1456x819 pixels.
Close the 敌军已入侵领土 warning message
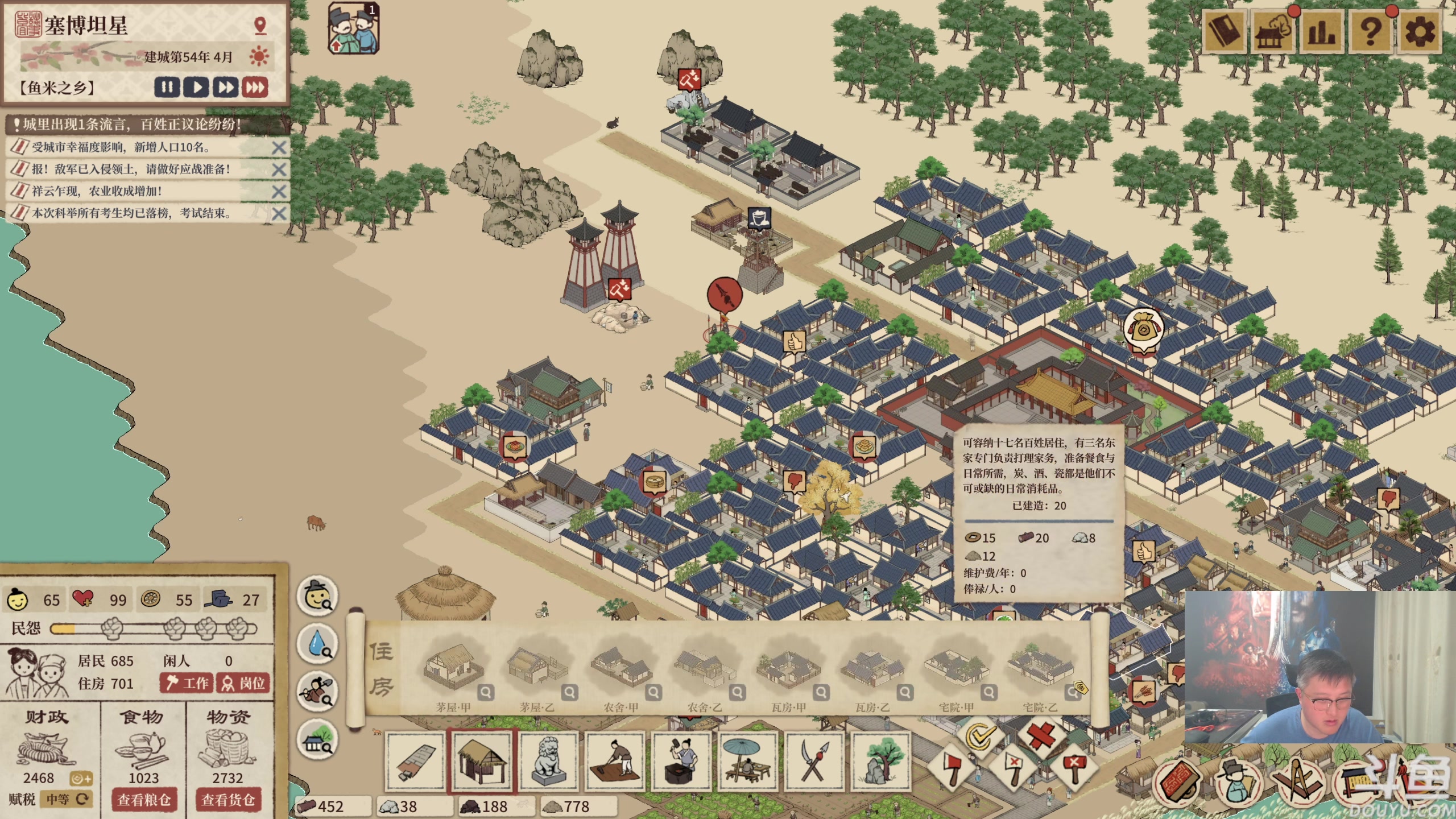click(x=279, y=169)
